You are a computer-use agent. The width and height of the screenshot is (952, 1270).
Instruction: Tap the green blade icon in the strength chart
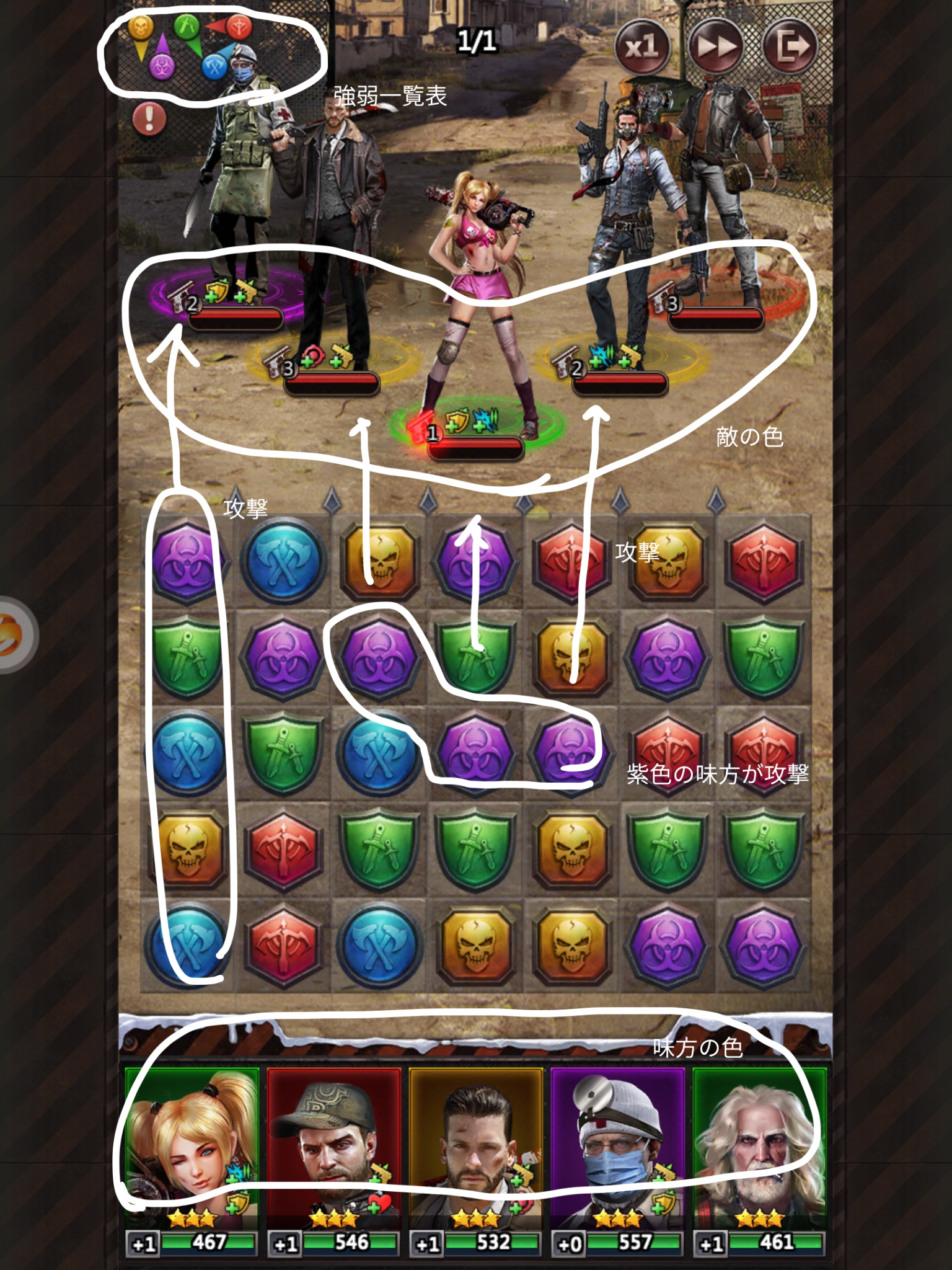(x=187, y=27)
